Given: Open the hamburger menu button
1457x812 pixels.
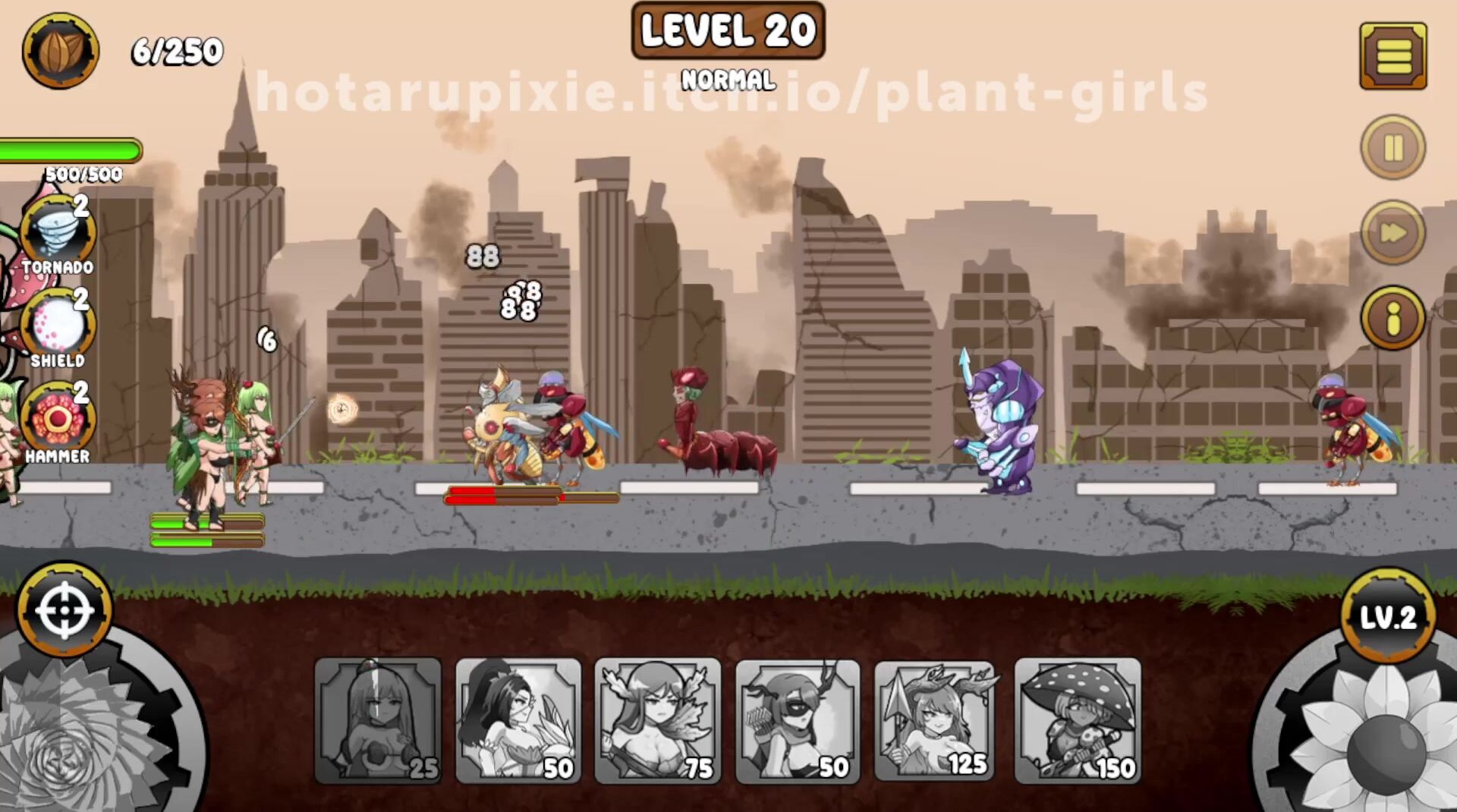Looking at the screenshot, I should (1393, 56).
